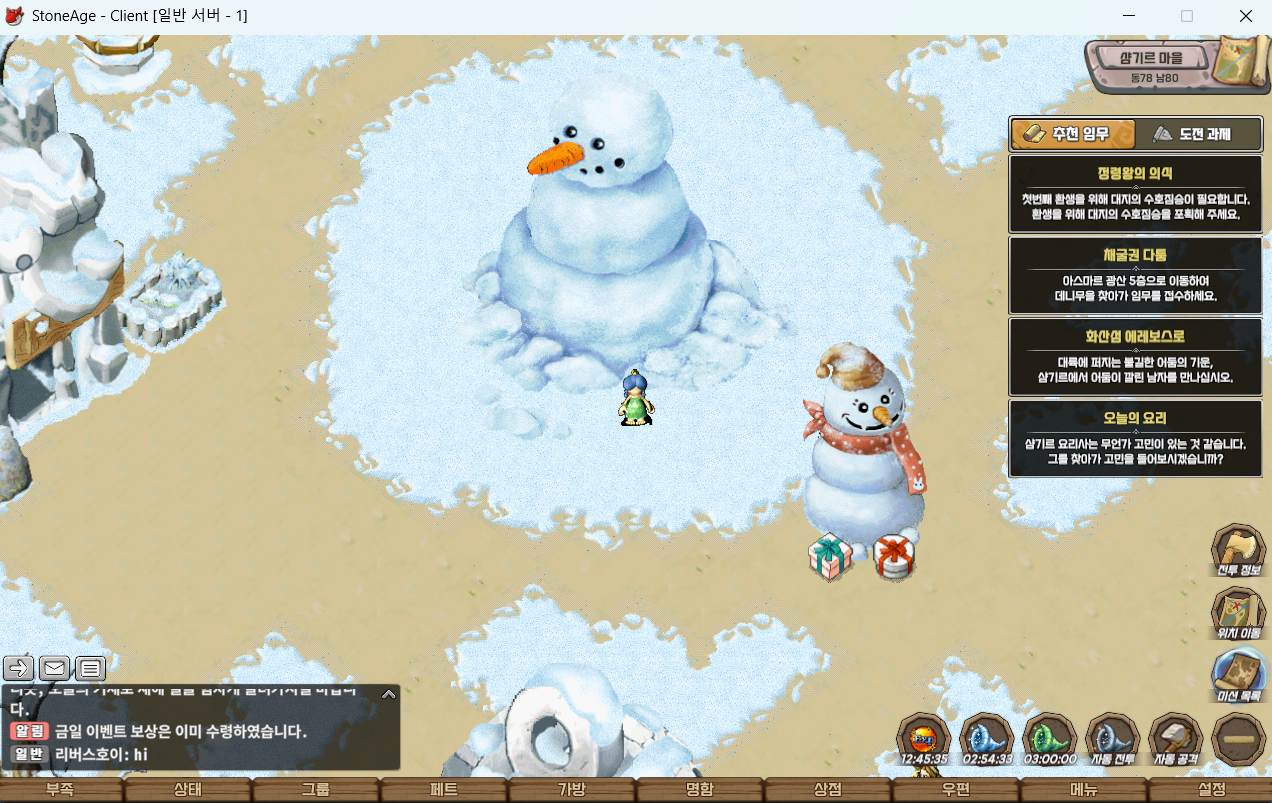The height and width of the screenshot is (803, 1272).
Task: Click the envelope button above the chat
Action: click(x=55, y=667)
